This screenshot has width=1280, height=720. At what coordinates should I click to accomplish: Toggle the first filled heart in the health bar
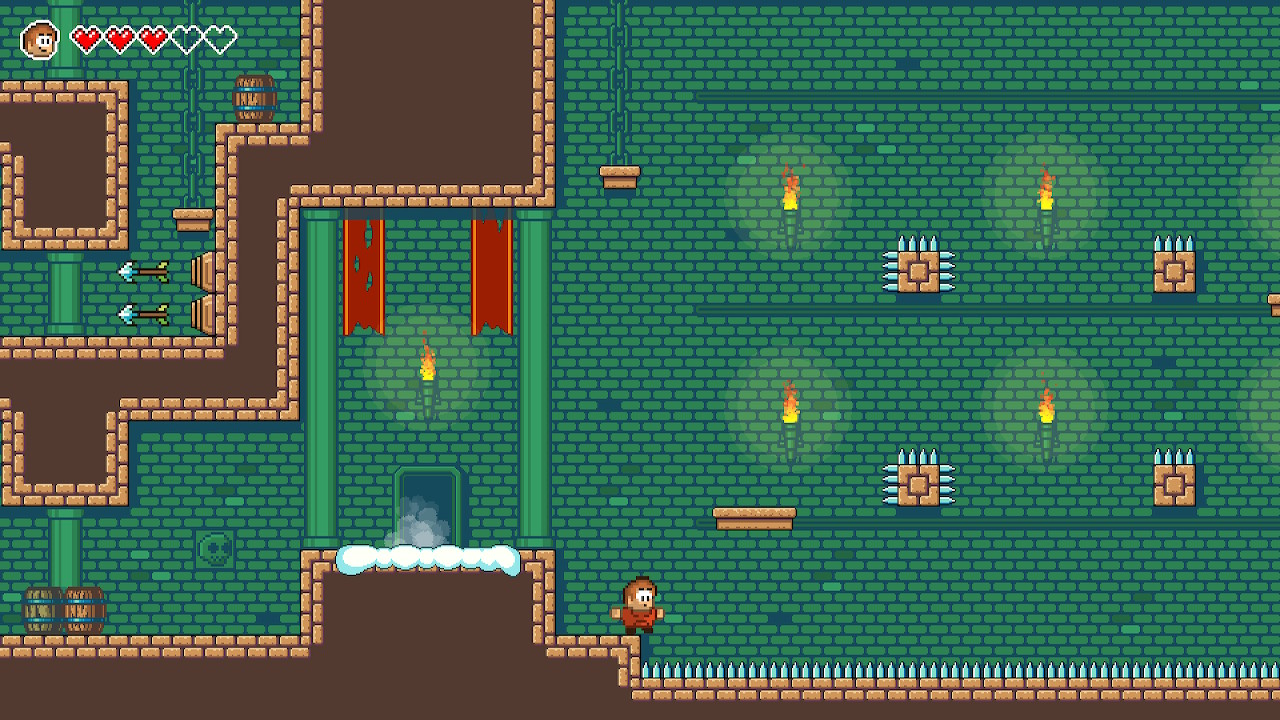pyautogui.click(x=88, y=37)
